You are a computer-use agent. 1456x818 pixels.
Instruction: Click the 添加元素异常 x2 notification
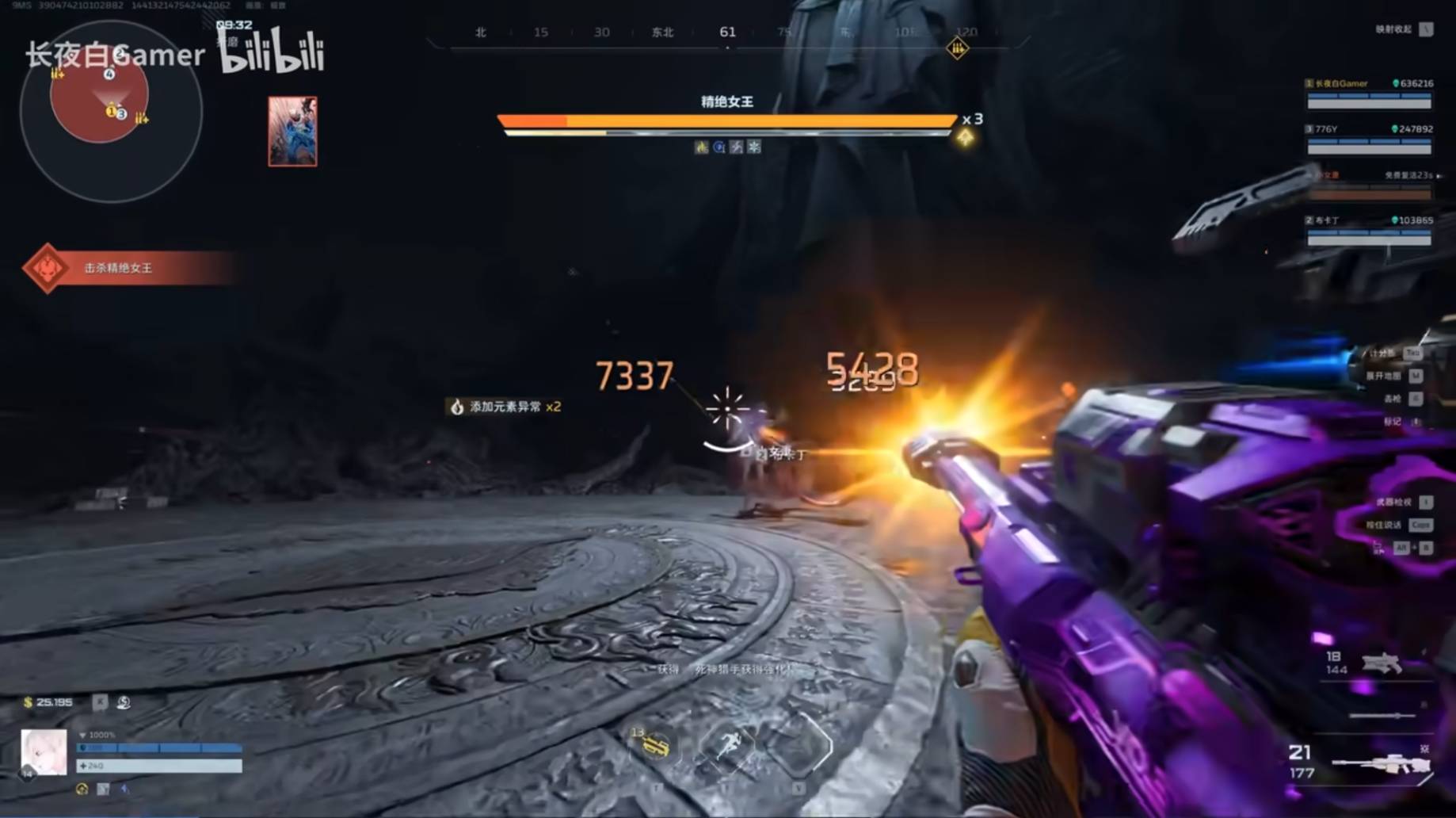coord(505,407)
